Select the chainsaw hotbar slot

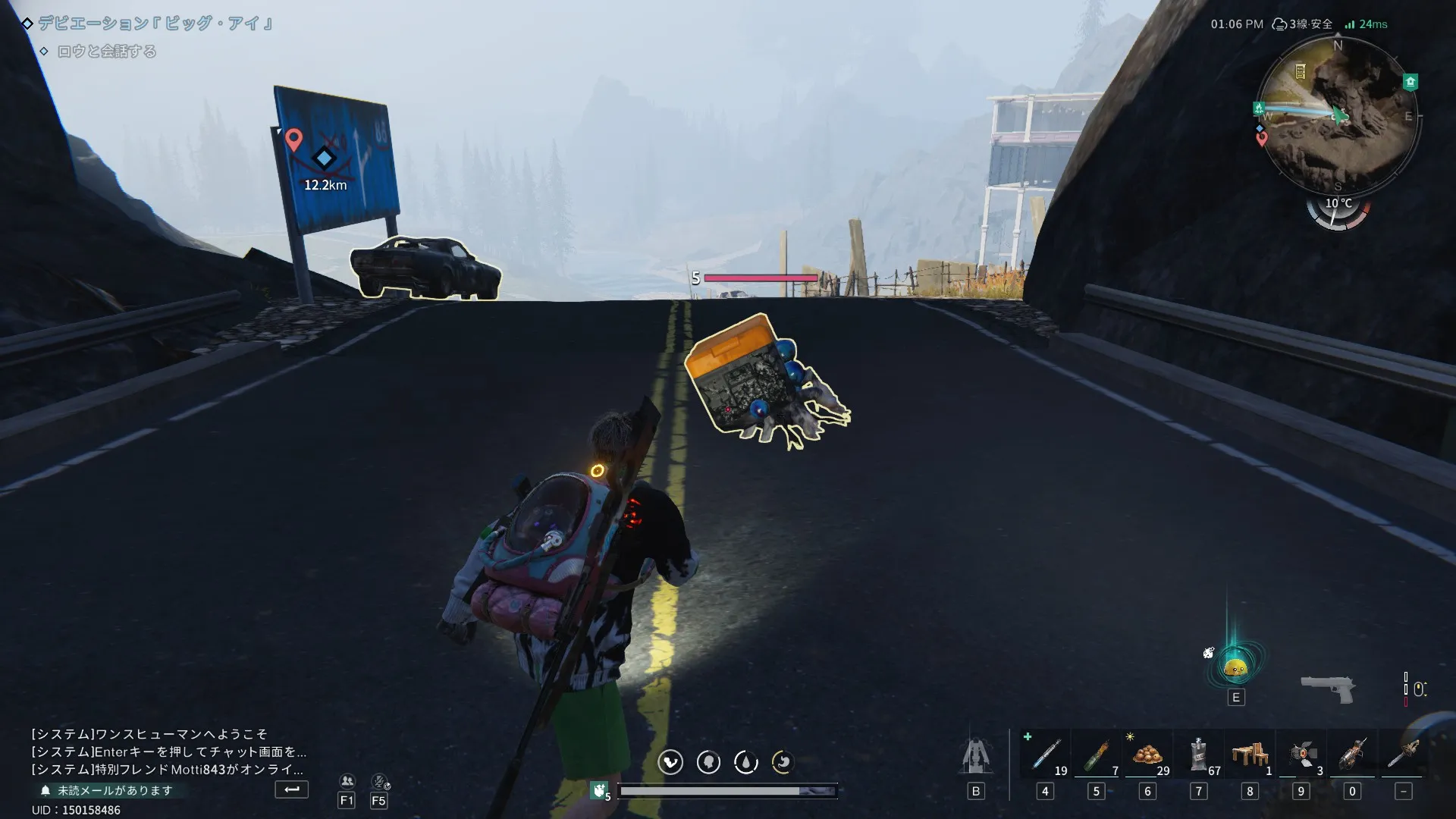click(x=1404, y=755)
